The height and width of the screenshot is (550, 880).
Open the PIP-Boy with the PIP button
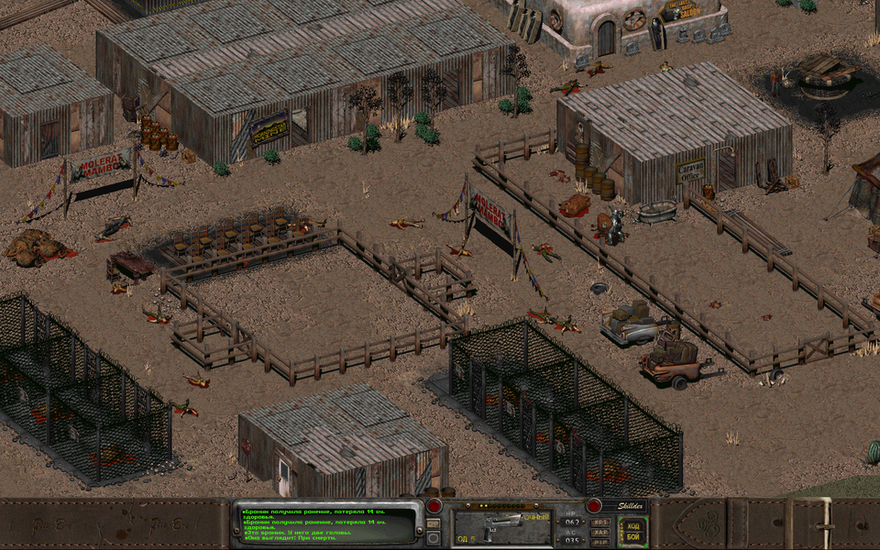click(x=600, y=543)
